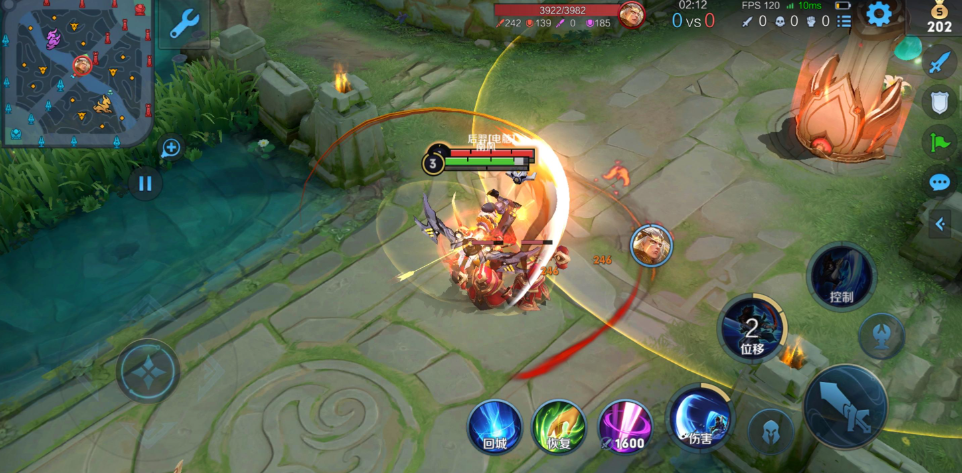Image resolution: width=962 pixels, height=473 pixels.
Task: Open the chat bubble quick messages
Action: pos(939,182)
